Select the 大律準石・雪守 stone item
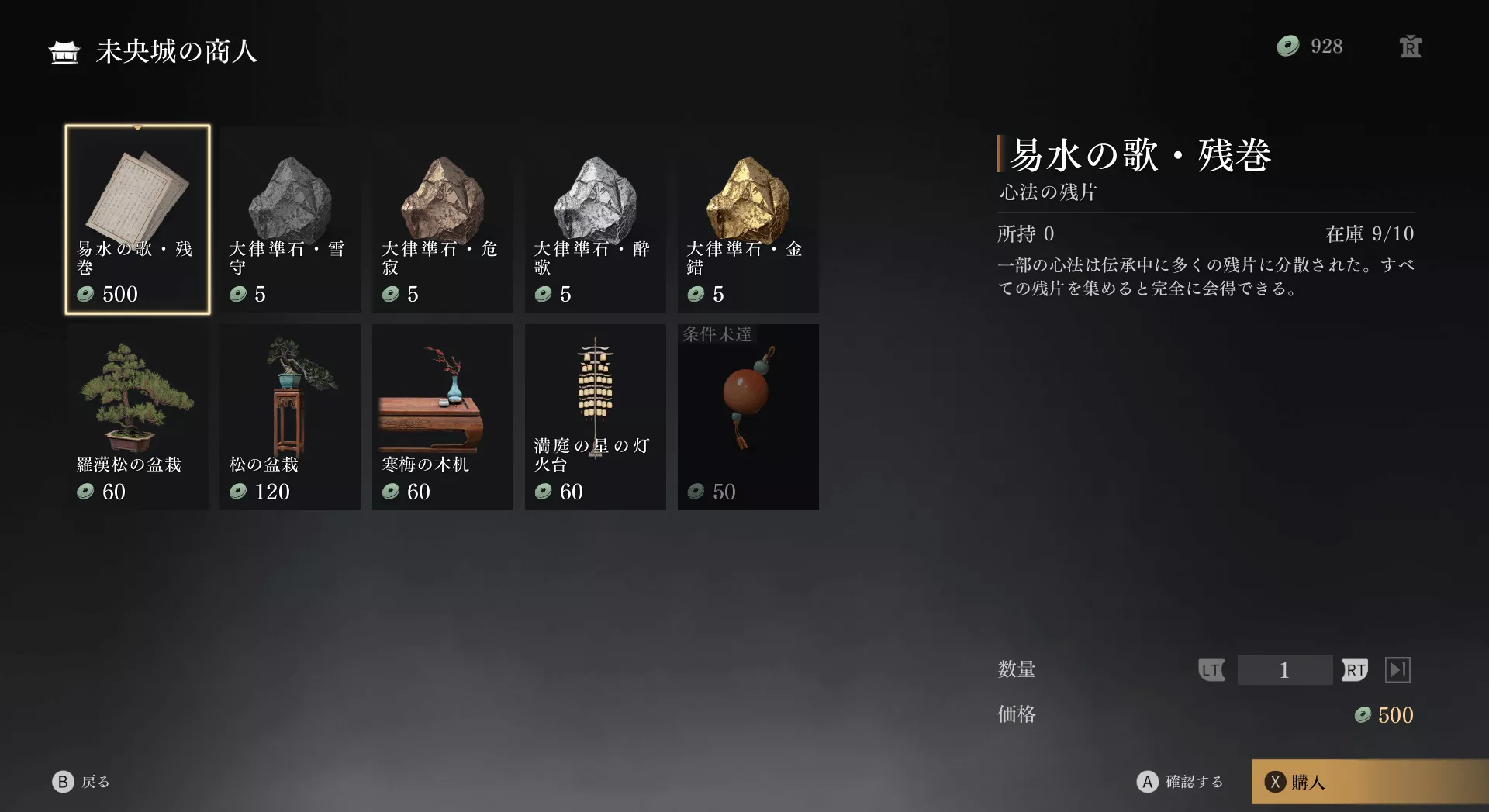This screenshot has width=1489, height=812. 290,217
